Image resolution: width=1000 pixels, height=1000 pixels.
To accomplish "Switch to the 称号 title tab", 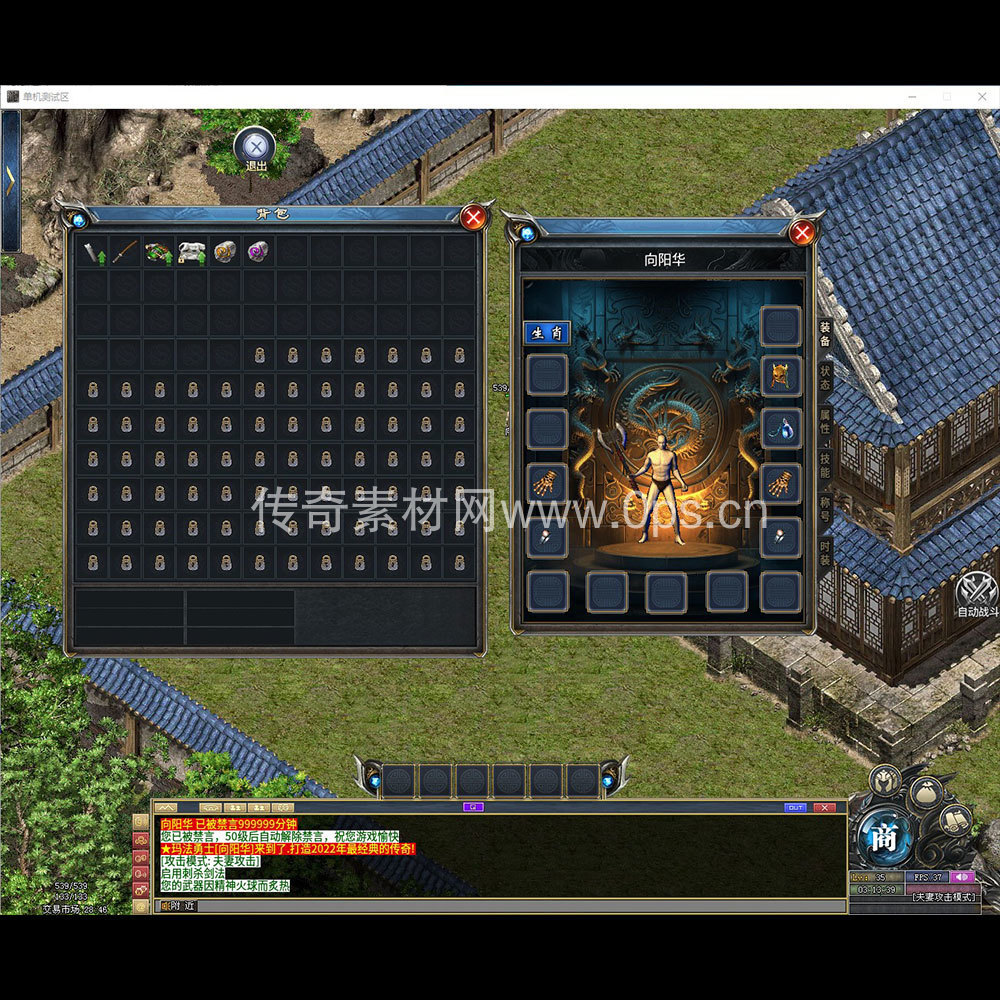I will point(825,509).
